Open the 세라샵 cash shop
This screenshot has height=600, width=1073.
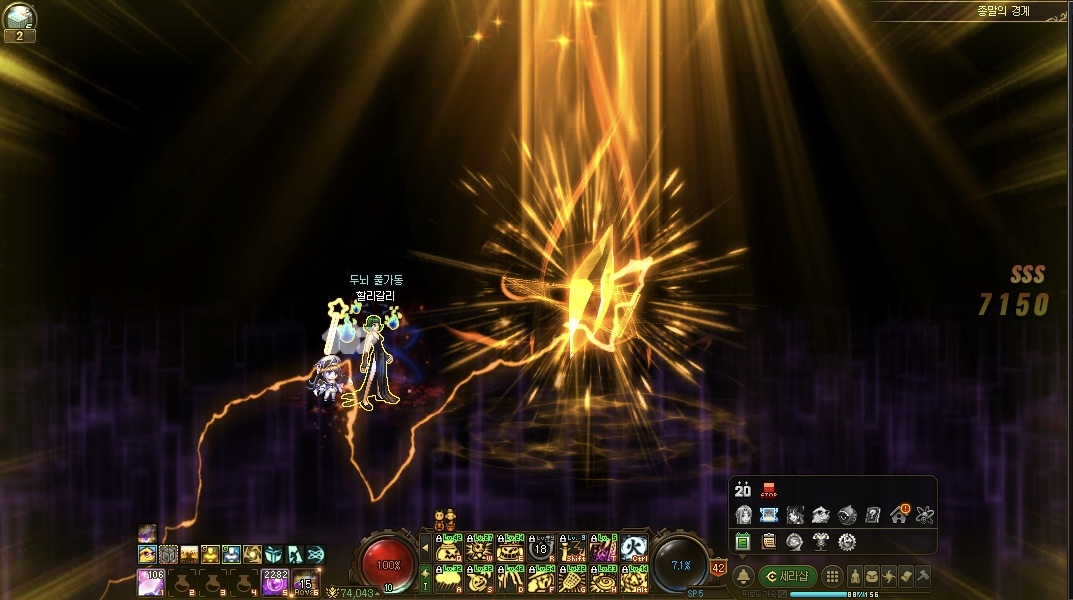788,576
